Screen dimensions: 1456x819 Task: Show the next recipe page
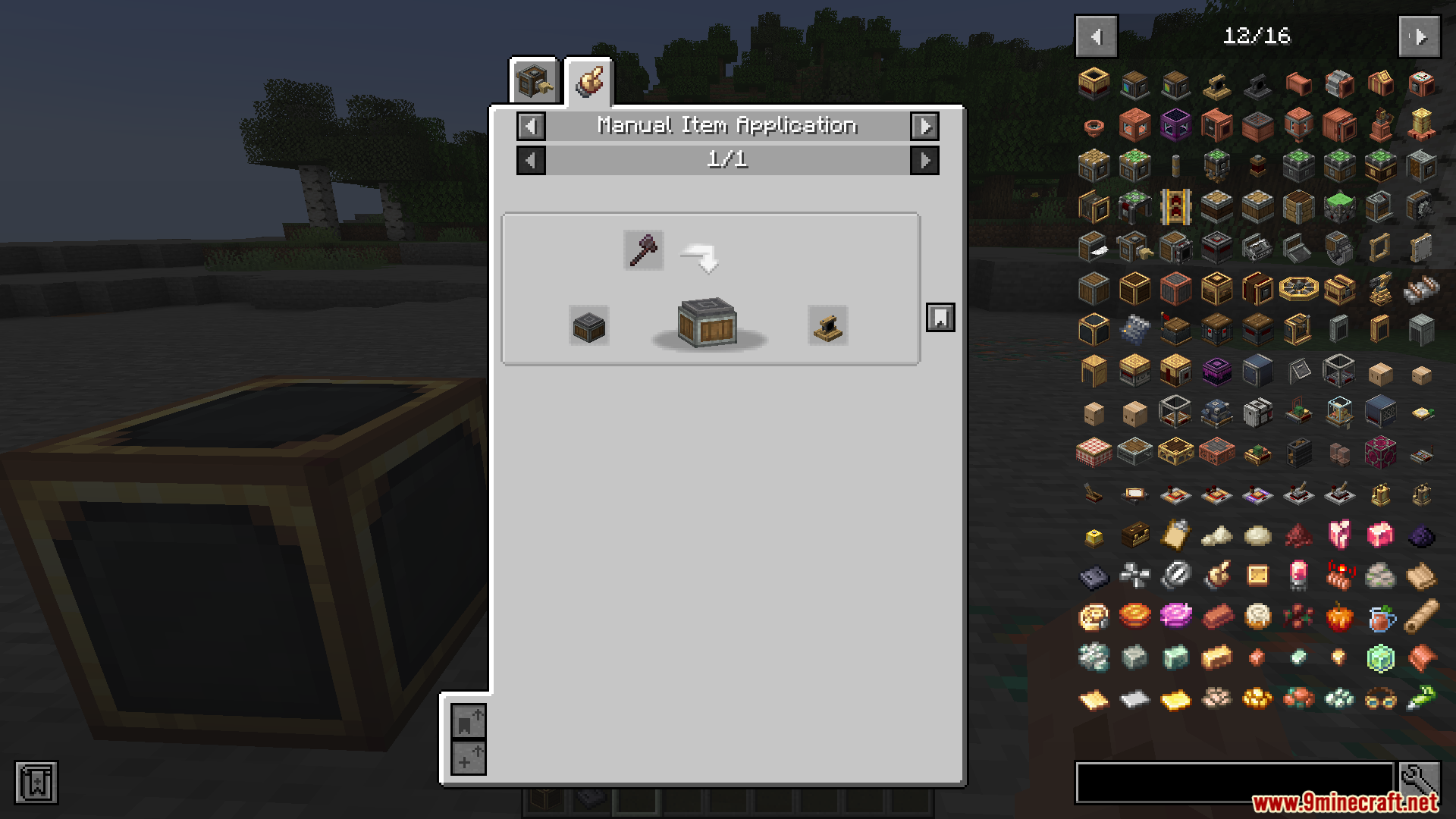[924, 160]
